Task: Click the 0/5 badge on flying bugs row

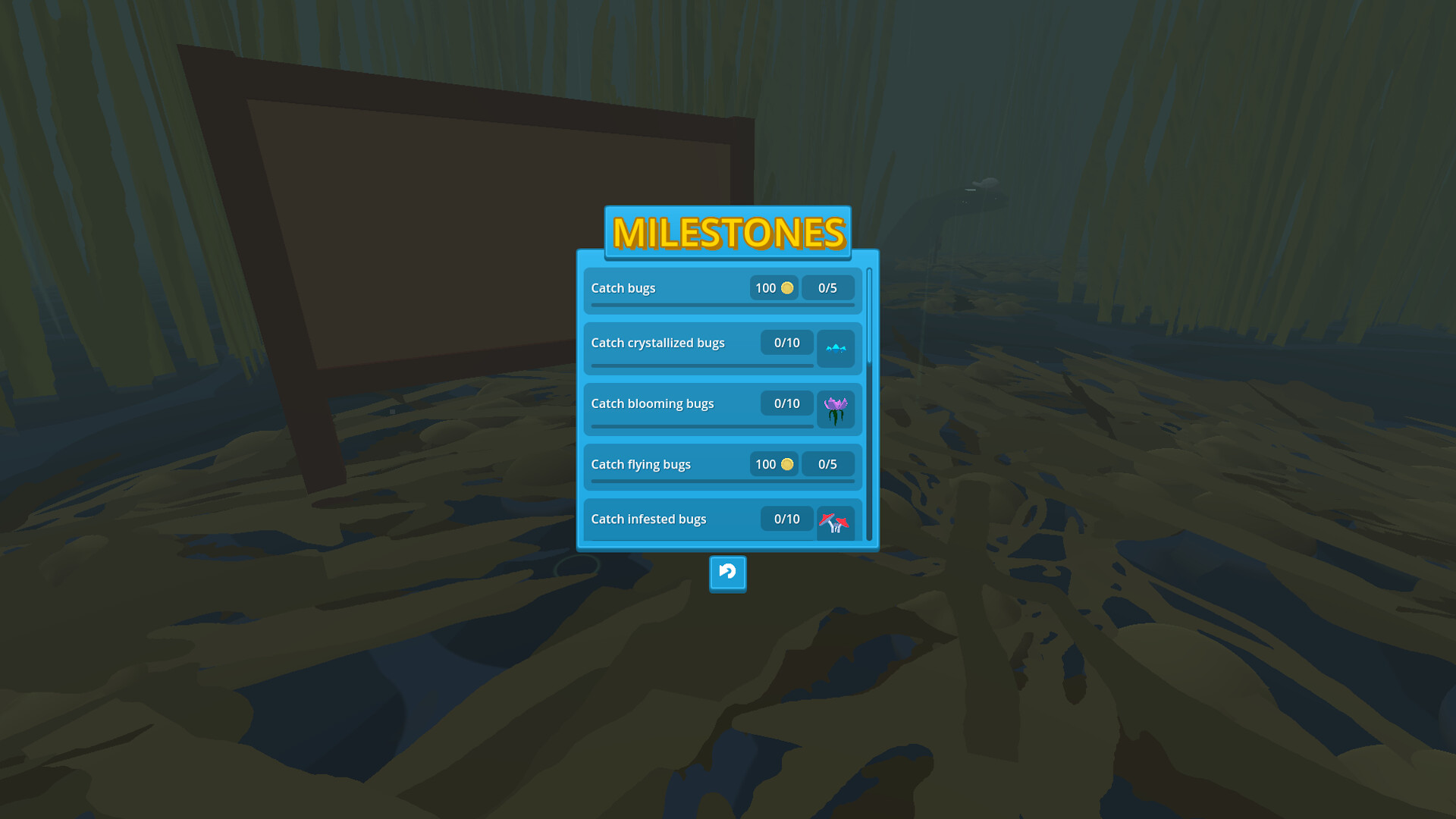Action: pos(828,464)
